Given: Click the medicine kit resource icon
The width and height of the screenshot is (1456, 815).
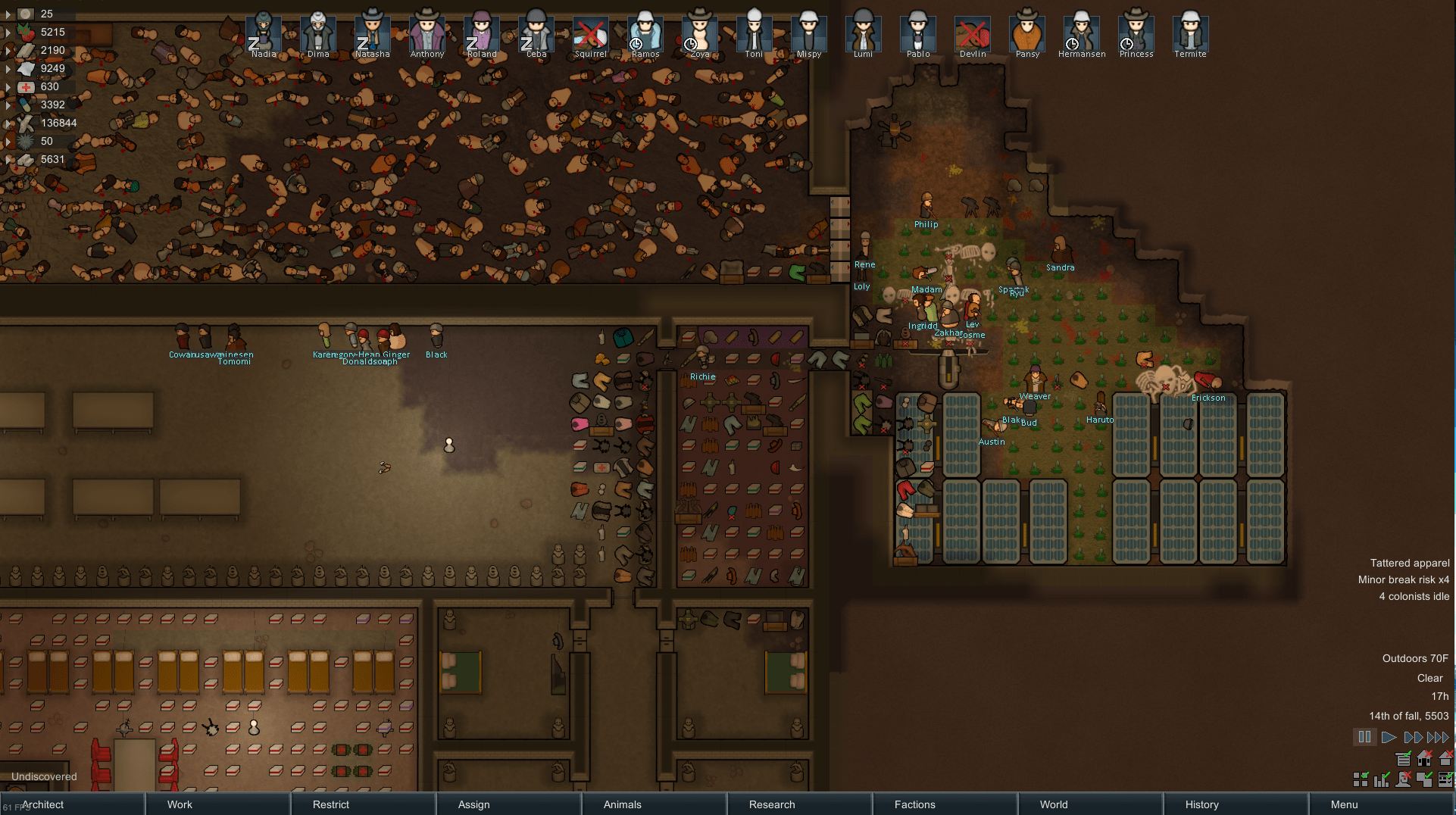Looking at the screenshot, I should 26,86.
